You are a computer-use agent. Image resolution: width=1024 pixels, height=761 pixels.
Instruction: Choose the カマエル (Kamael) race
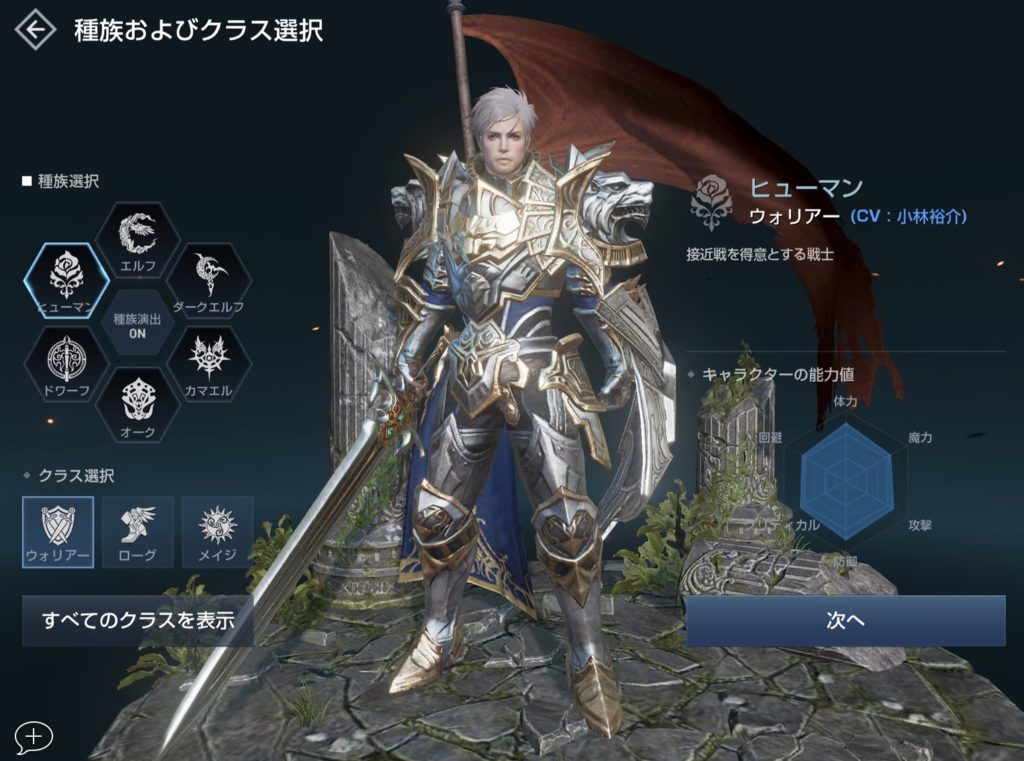209,362
